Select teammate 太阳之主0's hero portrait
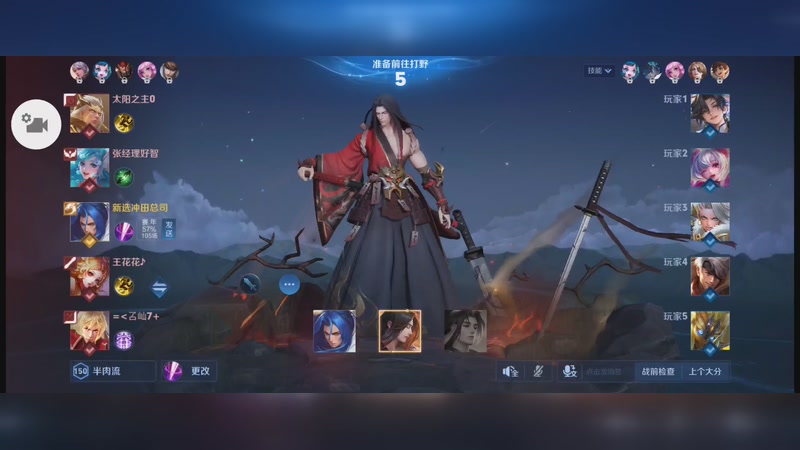The image size is (800, 450). 89,115
